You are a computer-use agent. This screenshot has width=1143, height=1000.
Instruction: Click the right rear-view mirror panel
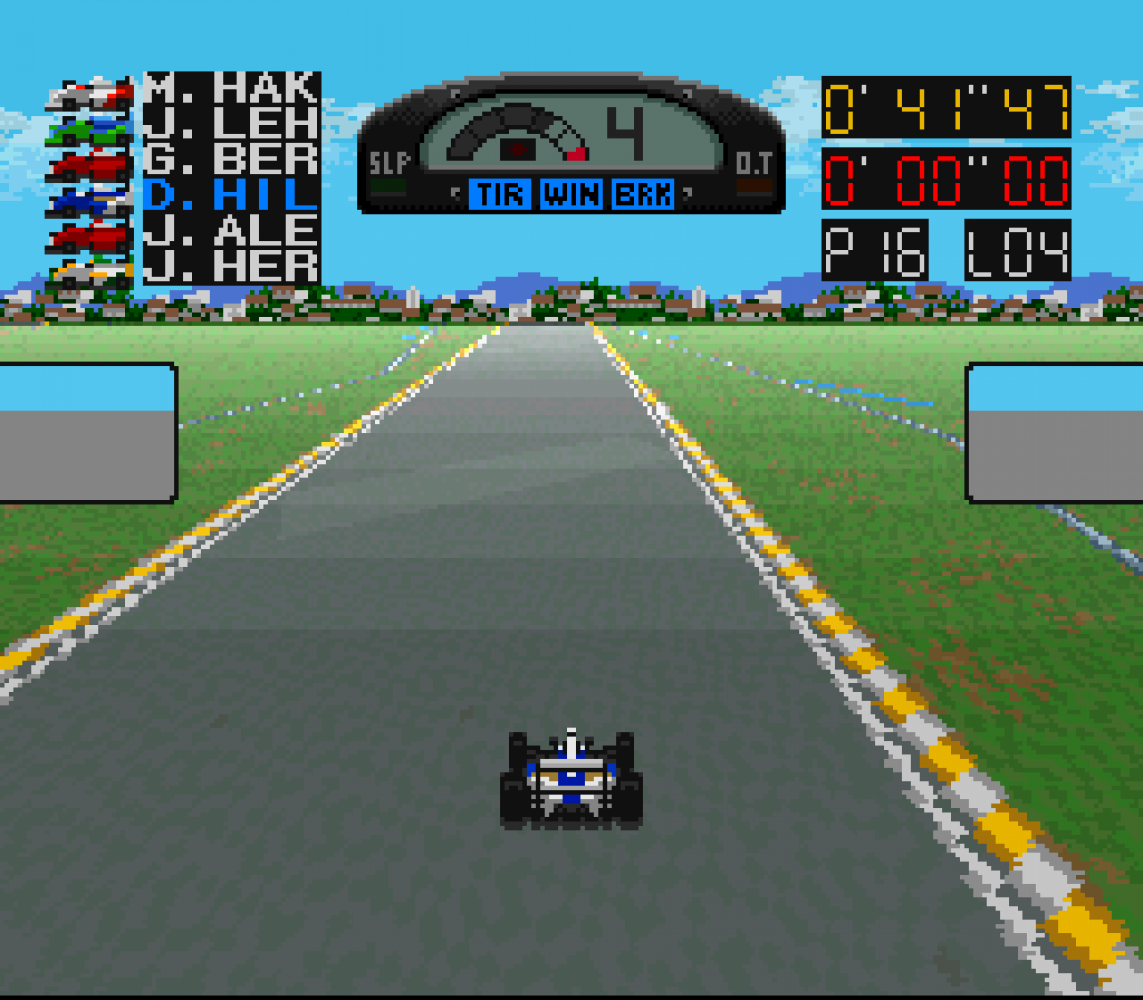tap(1055, 432)
